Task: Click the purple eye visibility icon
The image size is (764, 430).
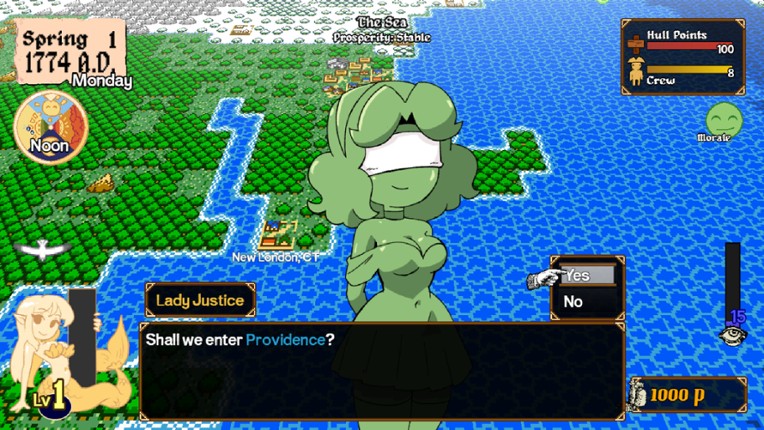Action: click(x=734, y=335)
